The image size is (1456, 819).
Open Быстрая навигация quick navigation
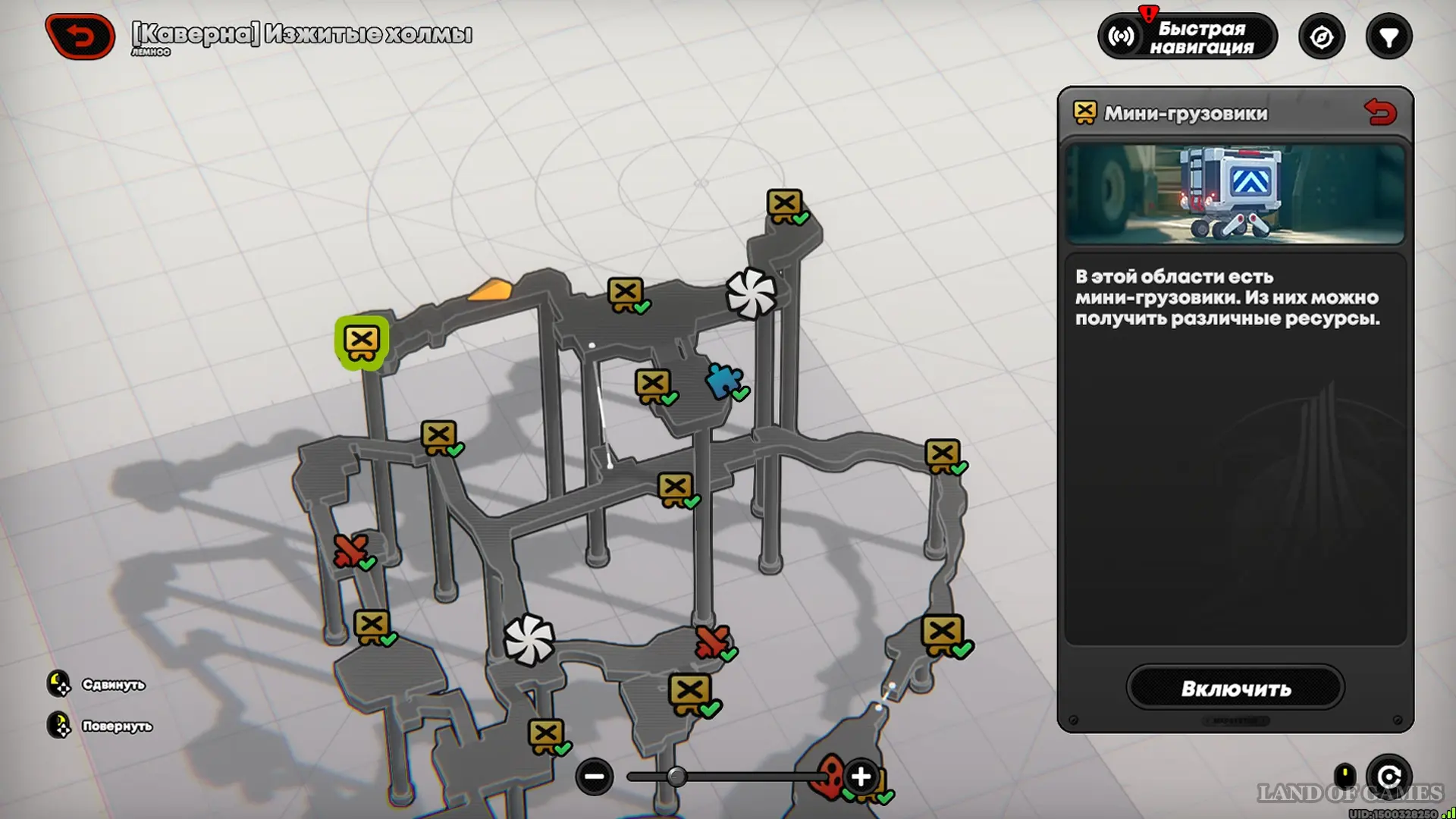(x=1187, y=36)
